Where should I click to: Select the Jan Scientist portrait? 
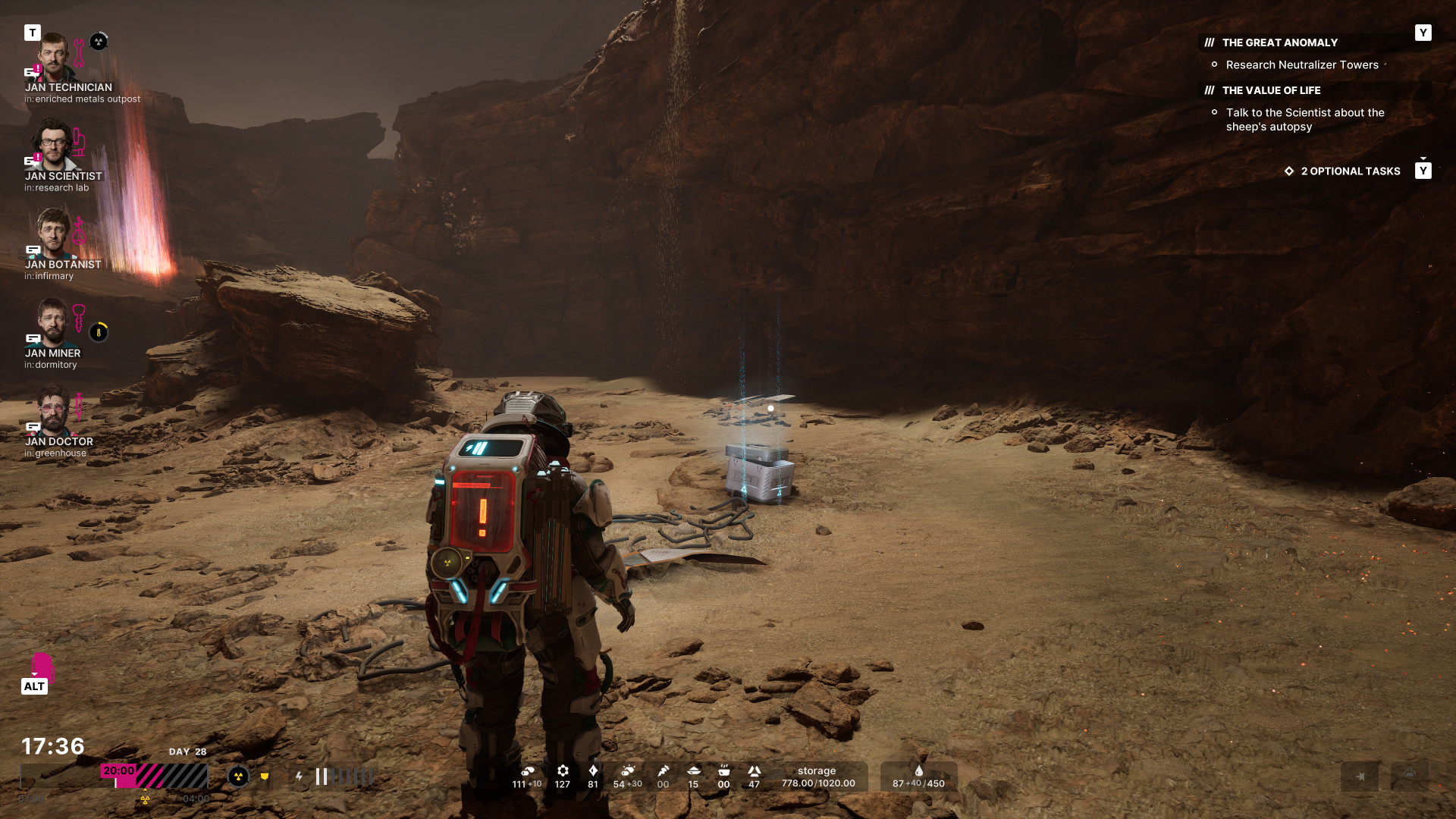53,145
